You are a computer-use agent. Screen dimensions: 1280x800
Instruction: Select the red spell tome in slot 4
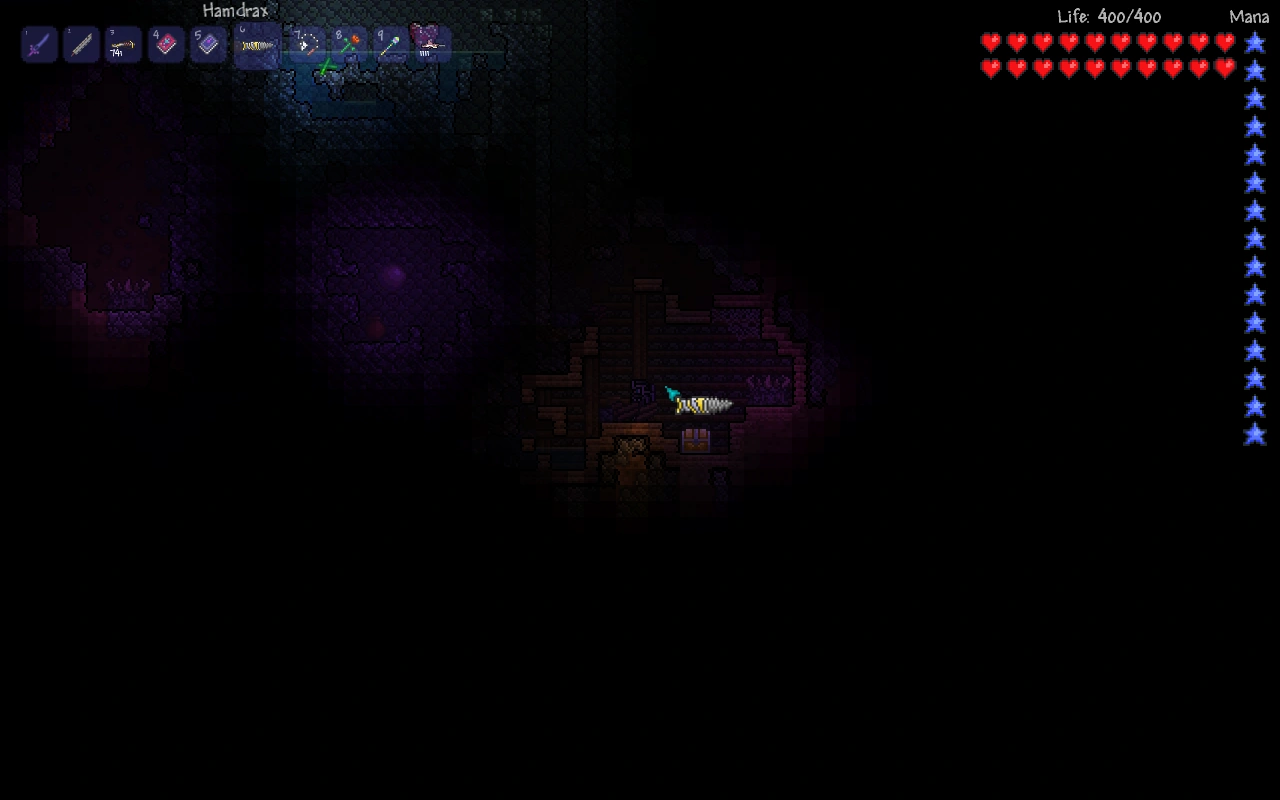tap(165, 44)
